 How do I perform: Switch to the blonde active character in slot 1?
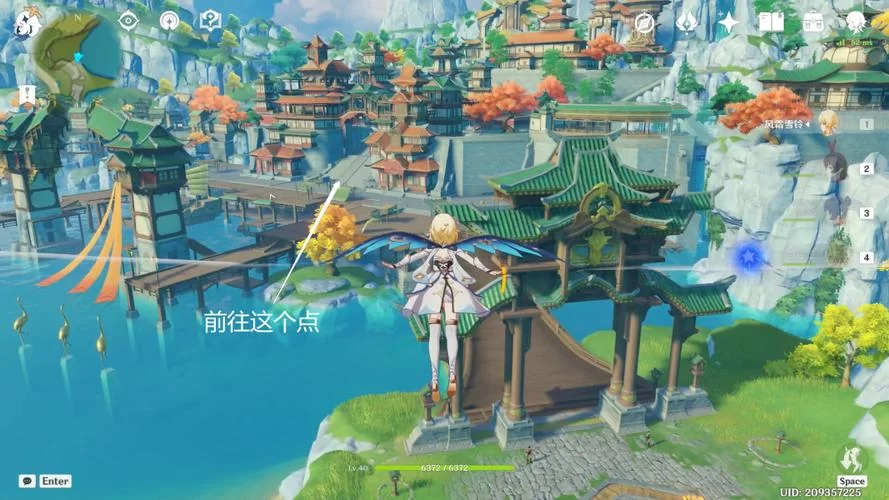click(x=829, y=123)
